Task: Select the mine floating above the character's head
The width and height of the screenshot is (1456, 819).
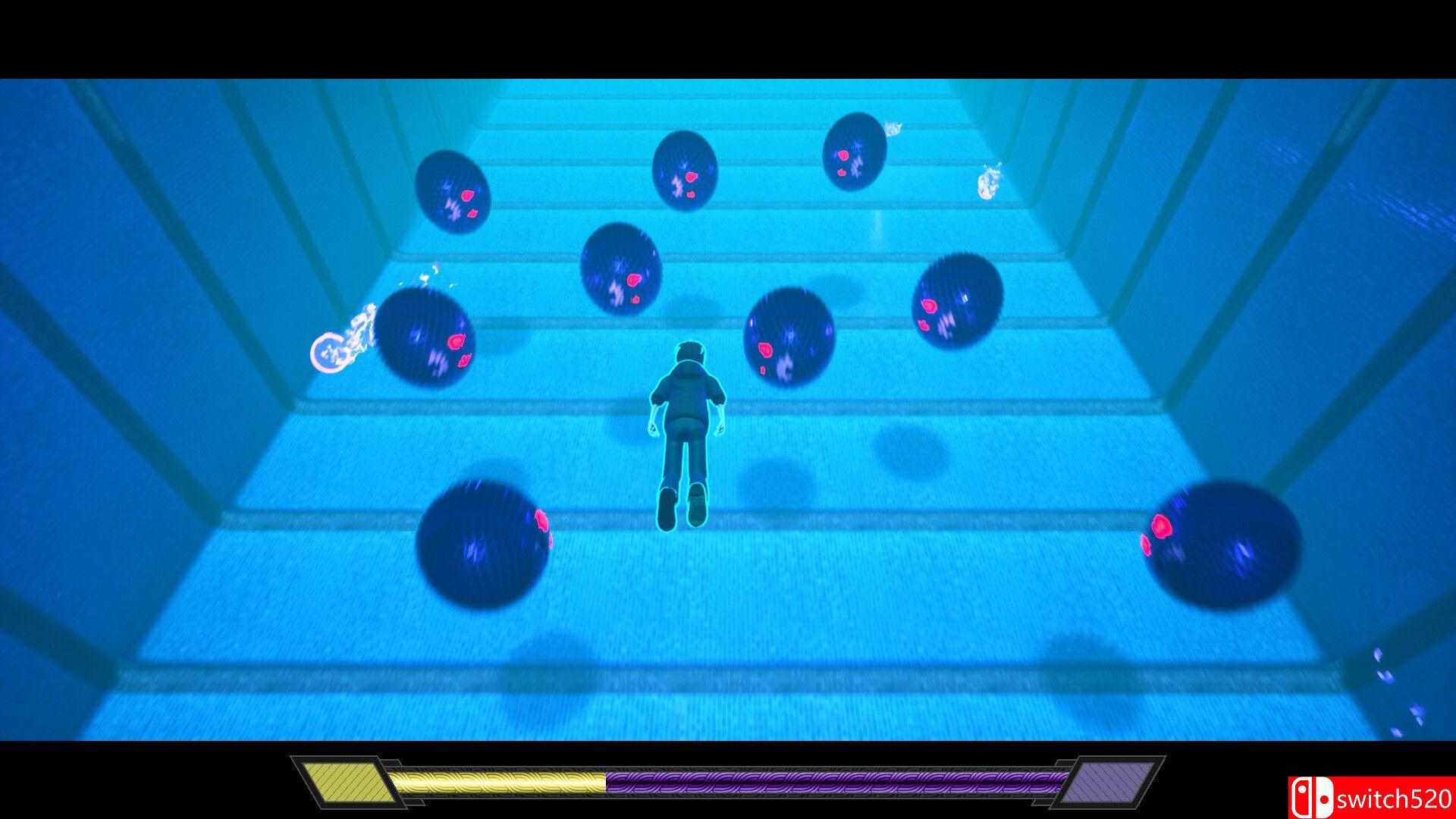Action: click(622, 273)
